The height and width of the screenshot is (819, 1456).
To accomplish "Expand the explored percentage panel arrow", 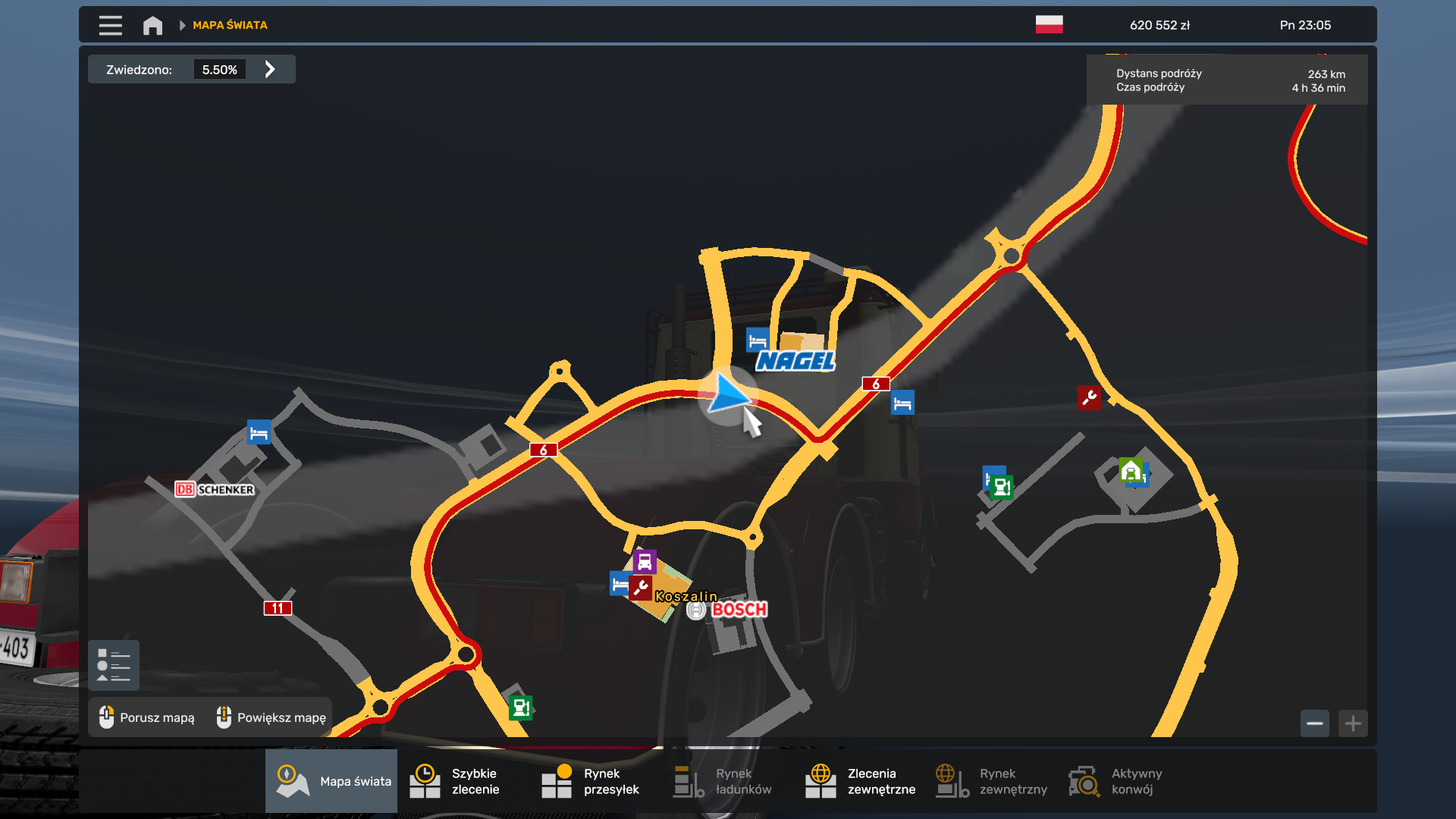I will point(270,70).
